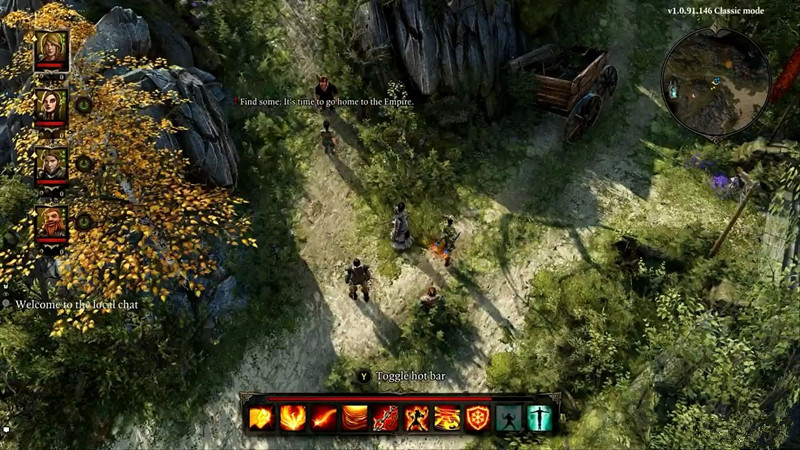Activate the flaming fist skill
The width and height of the screenshot is (800, 450).
[261, 418]
